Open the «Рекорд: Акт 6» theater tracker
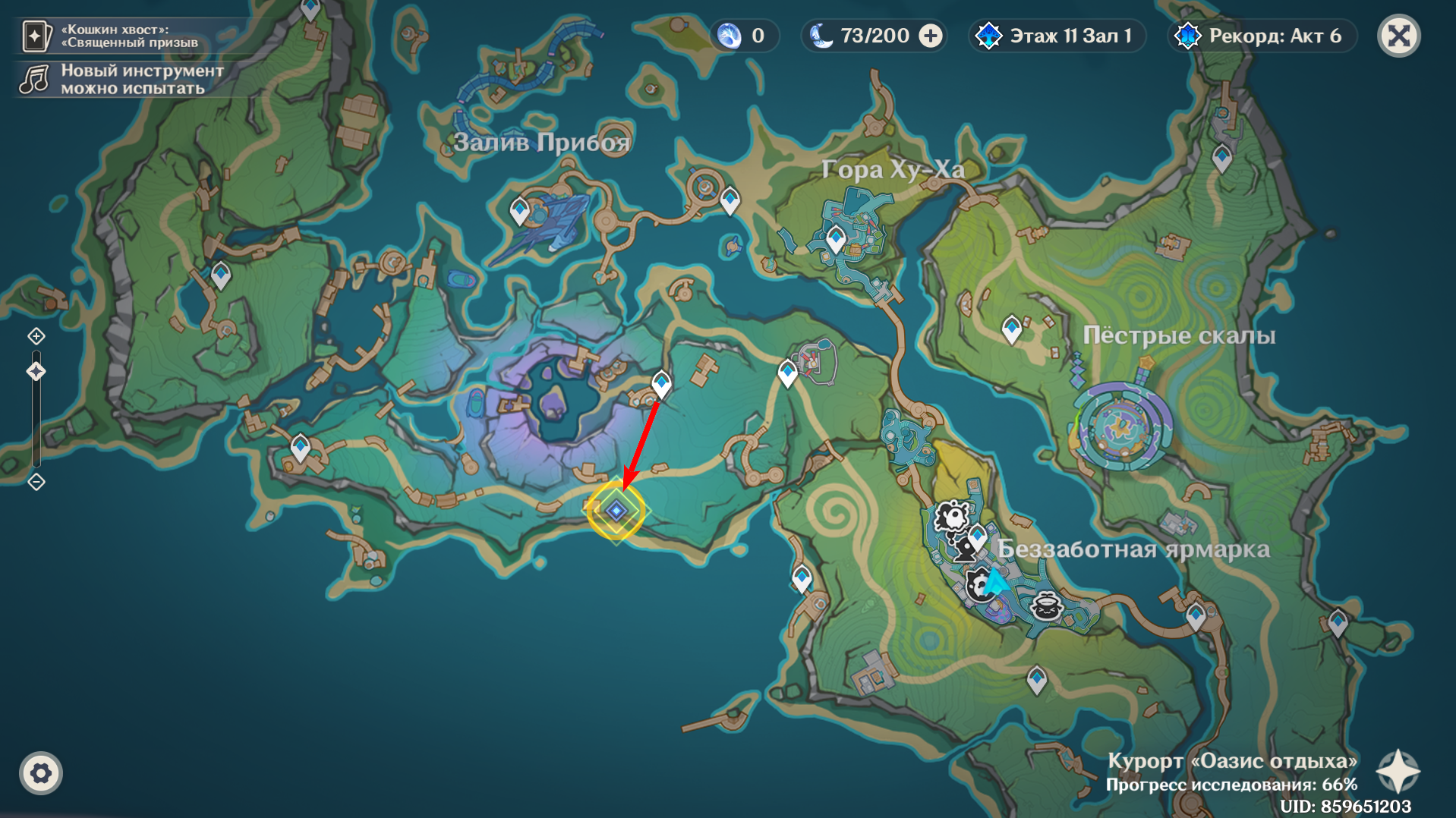 coord(1260,36)
